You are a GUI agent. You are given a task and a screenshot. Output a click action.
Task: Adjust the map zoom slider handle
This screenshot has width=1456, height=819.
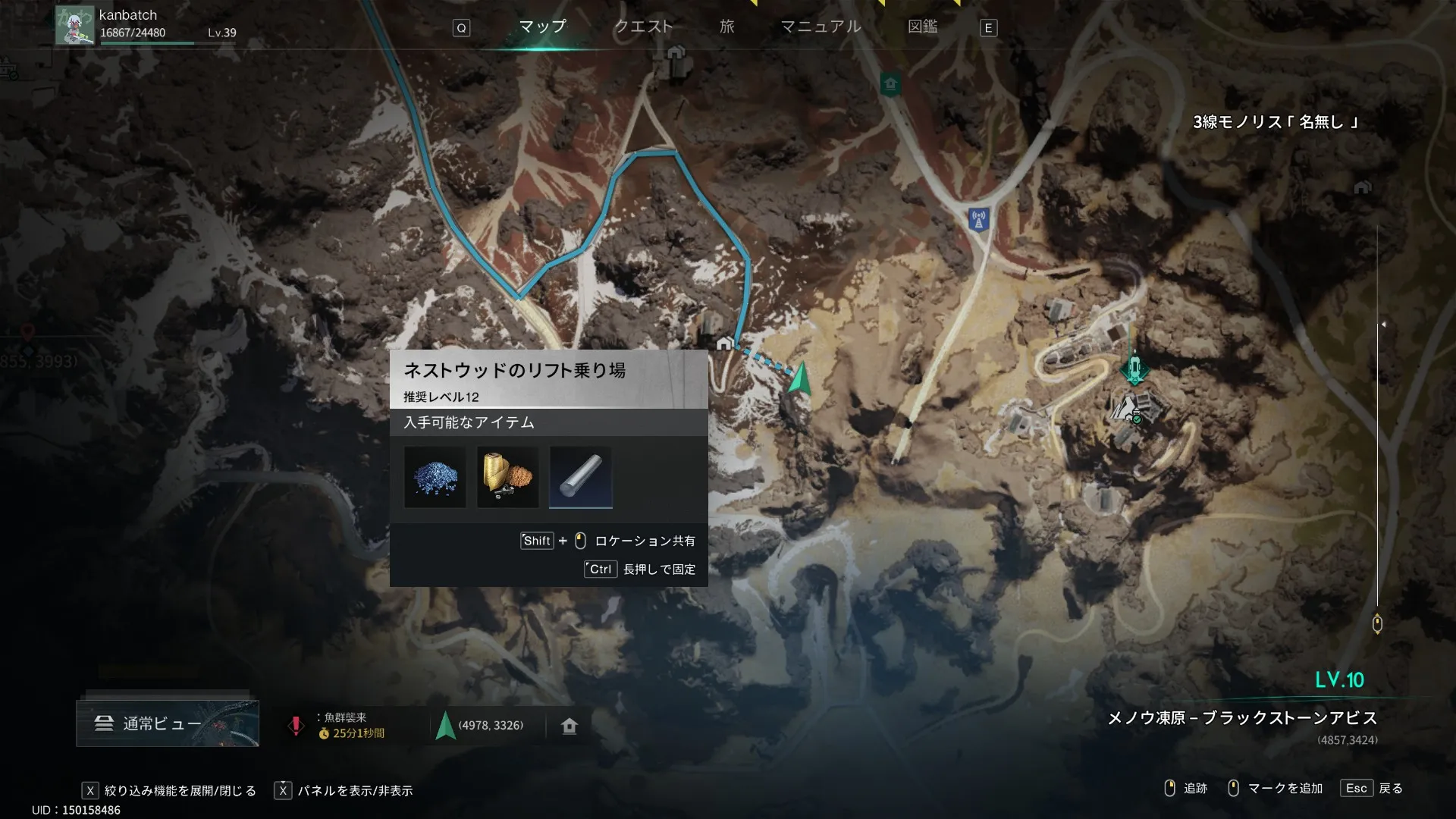tap(1377, 623)
